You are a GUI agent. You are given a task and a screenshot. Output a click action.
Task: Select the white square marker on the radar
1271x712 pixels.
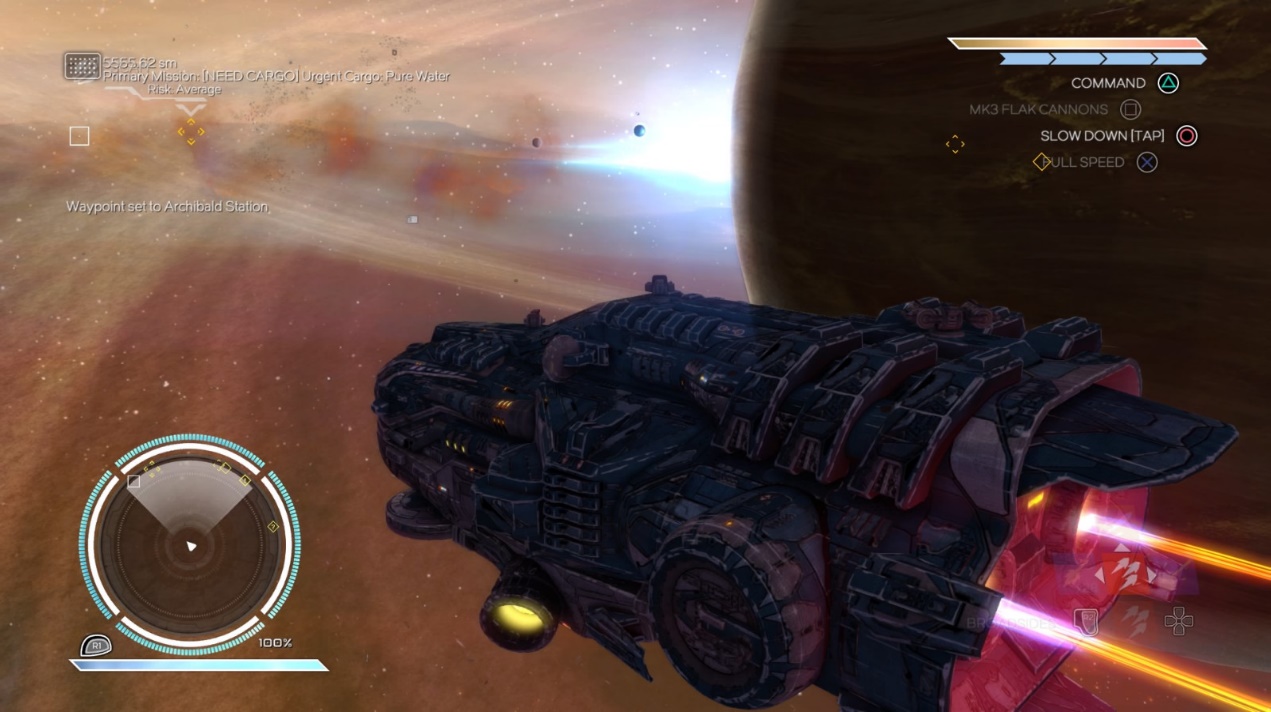[x=134, y=481]
